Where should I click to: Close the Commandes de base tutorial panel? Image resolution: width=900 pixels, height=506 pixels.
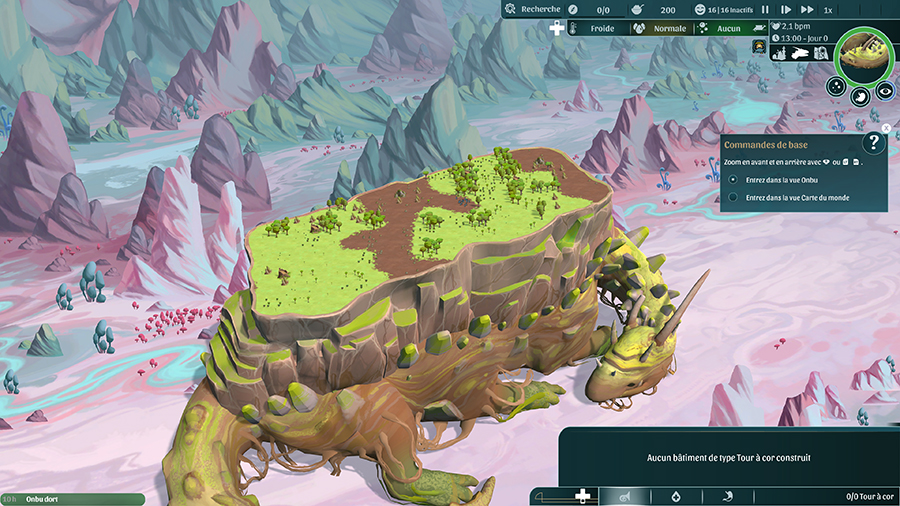(x=886, y=128)
